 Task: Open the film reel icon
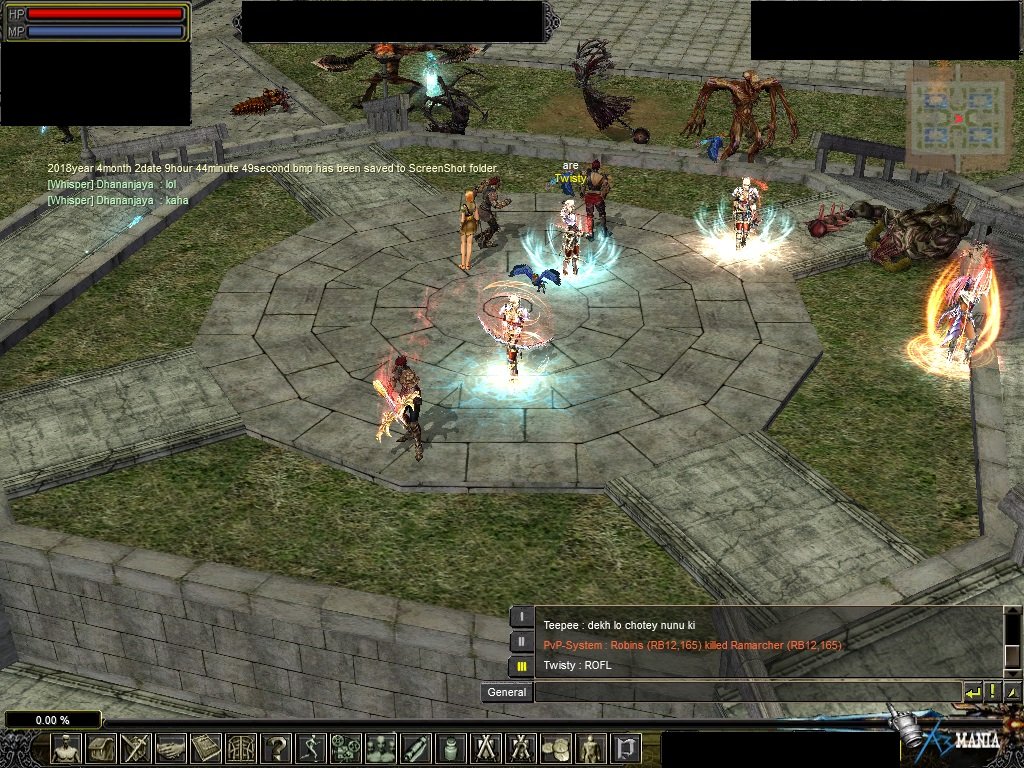(346, 748)
